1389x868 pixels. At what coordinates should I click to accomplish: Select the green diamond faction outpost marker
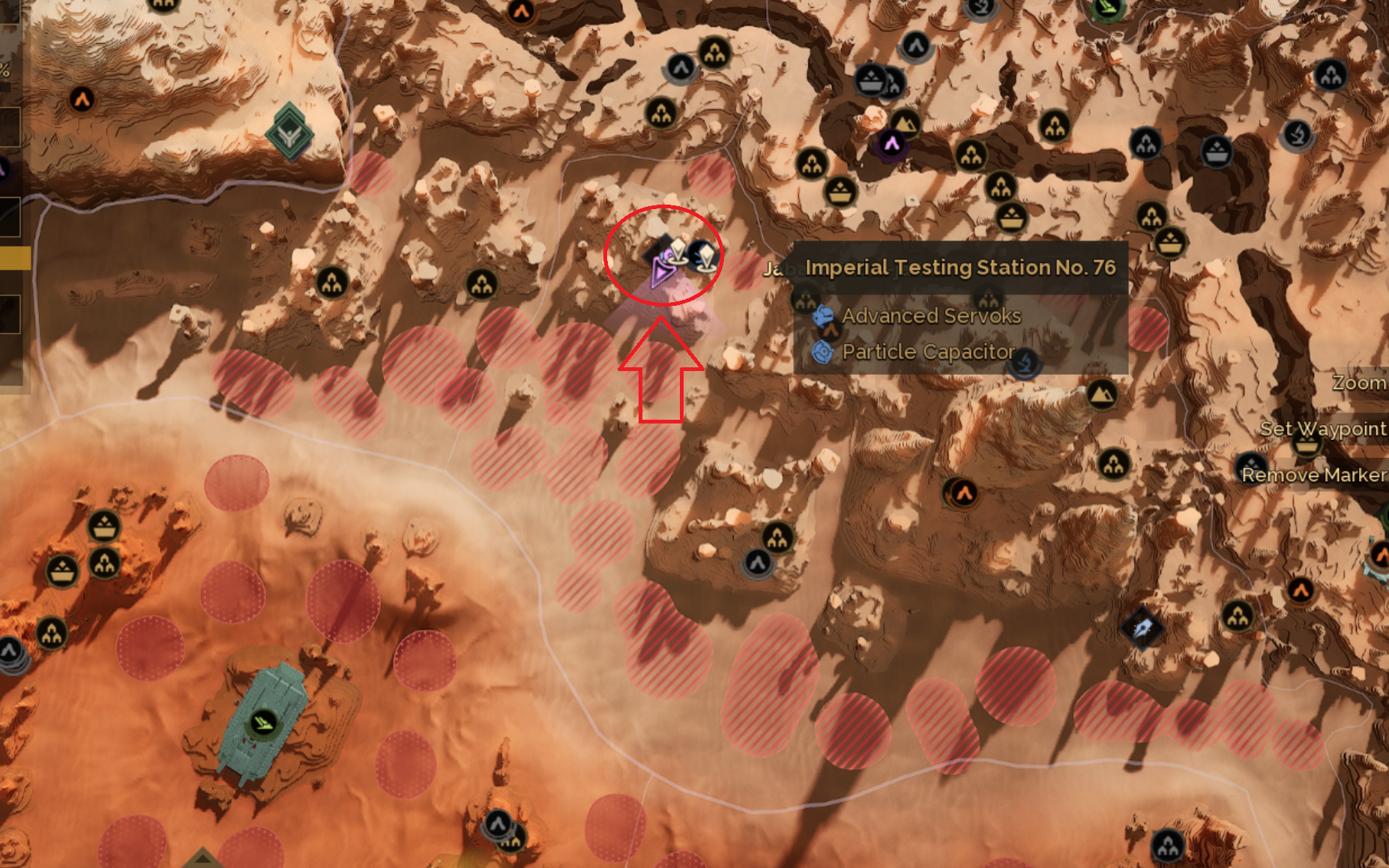coord(289,133)
